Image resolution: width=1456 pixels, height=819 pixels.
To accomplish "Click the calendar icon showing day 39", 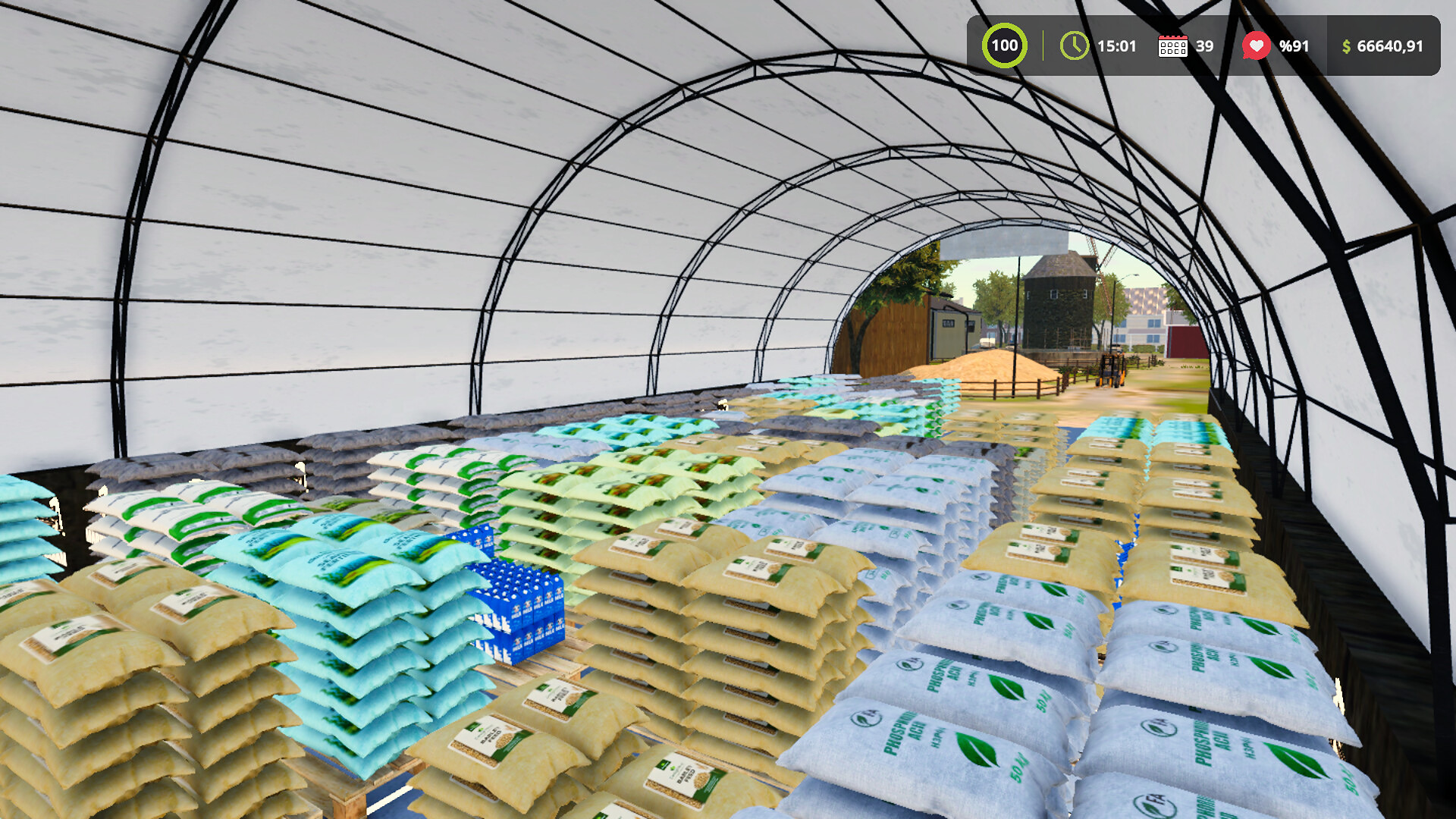I will [x=1174, y=45].
